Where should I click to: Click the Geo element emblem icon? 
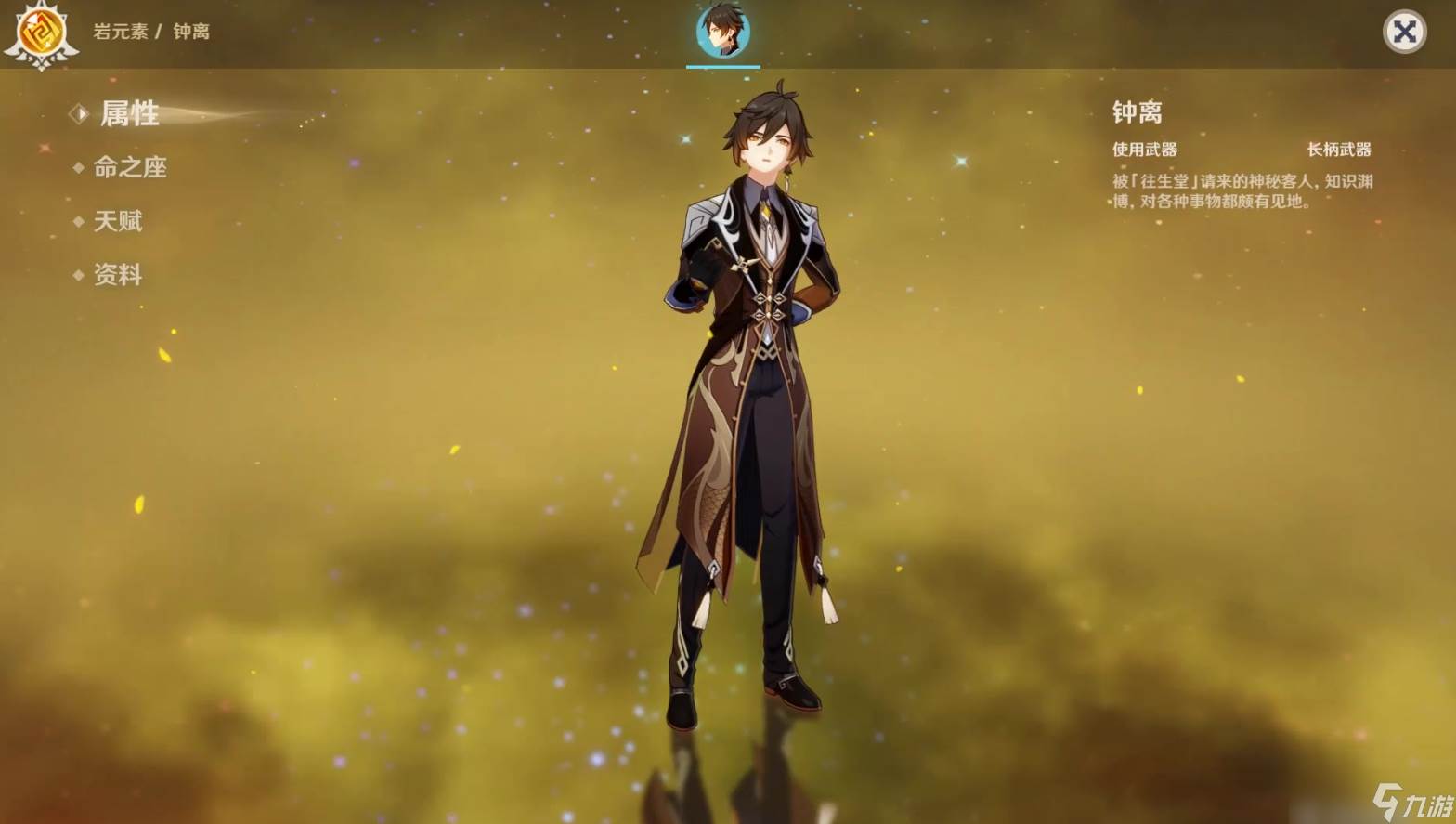pyautogui.click(x=40, y=34)
